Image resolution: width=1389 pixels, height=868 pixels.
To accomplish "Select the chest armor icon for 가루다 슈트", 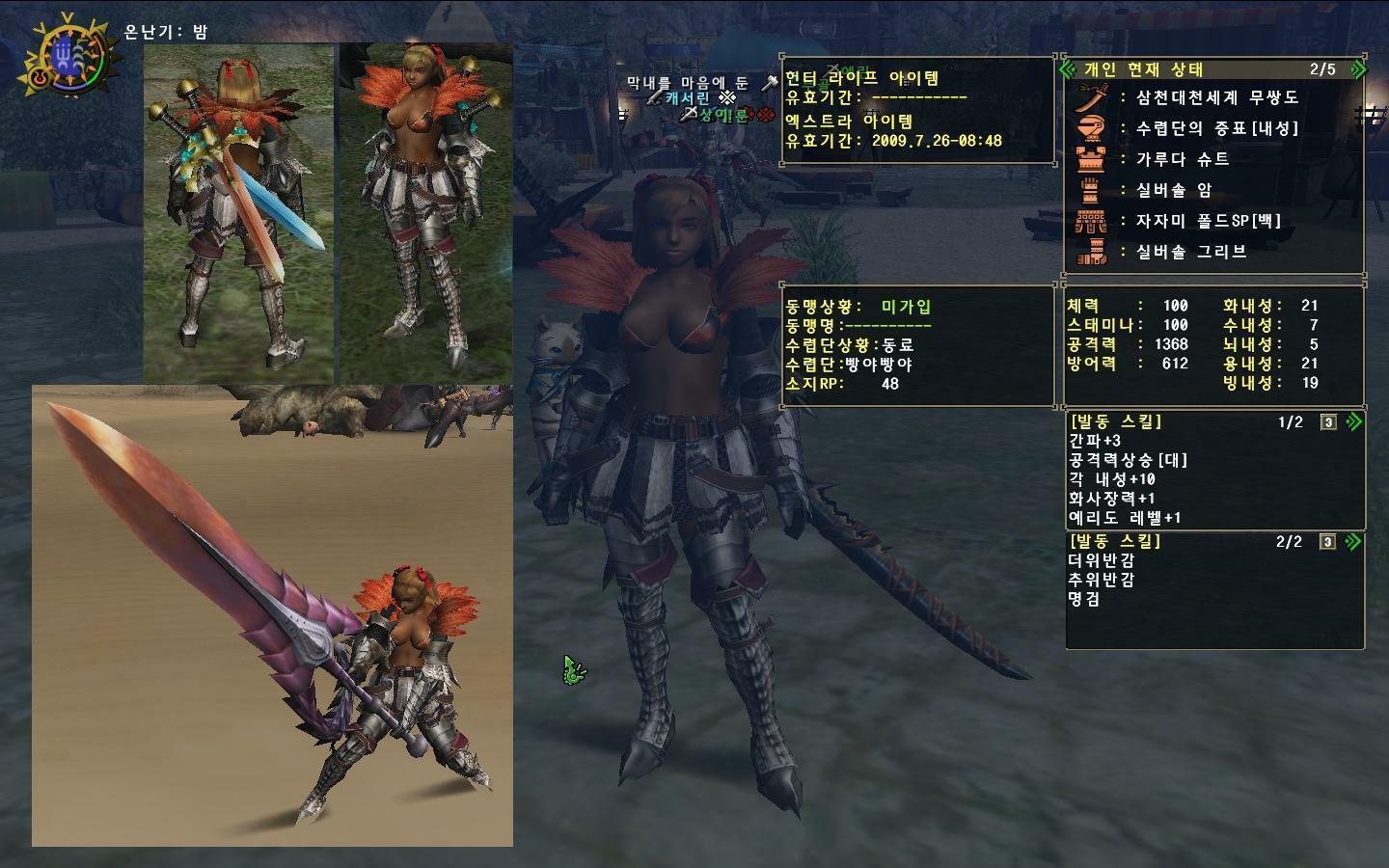I will [x=1091, y=160].
